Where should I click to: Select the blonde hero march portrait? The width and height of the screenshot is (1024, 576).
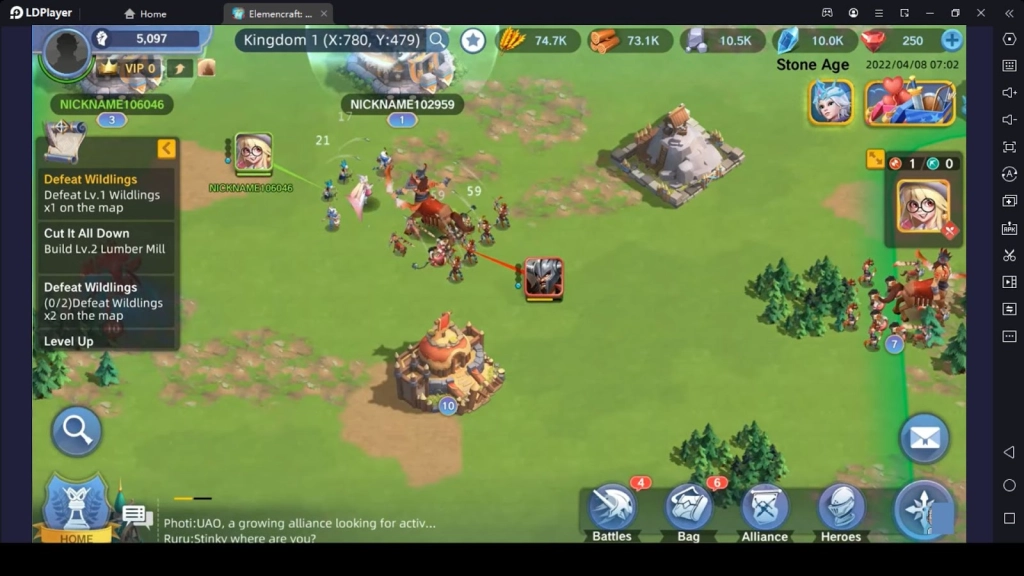click(x=922, y=205)
